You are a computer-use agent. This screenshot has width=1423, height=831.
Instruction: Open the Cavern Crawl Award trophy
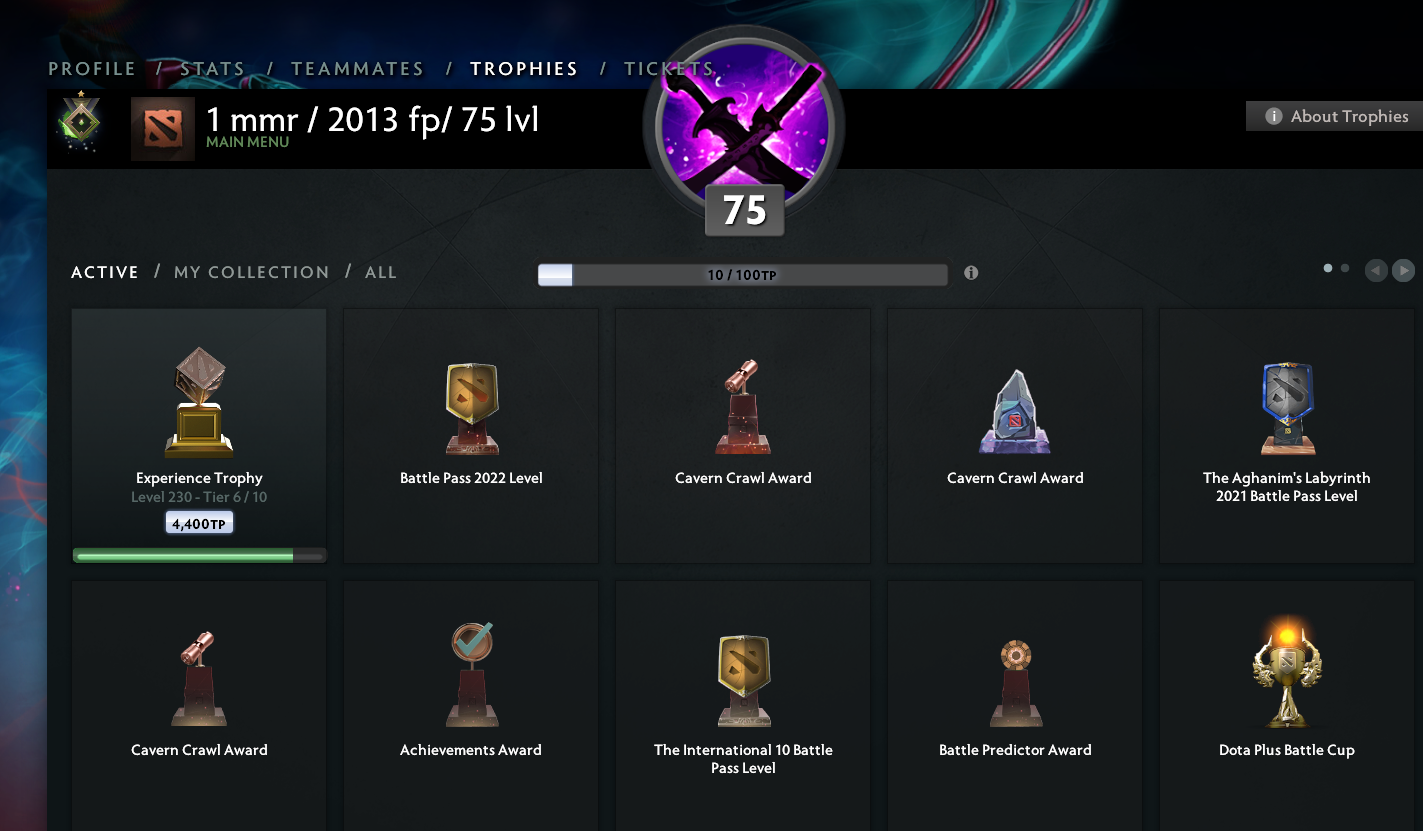click(742, 405)
